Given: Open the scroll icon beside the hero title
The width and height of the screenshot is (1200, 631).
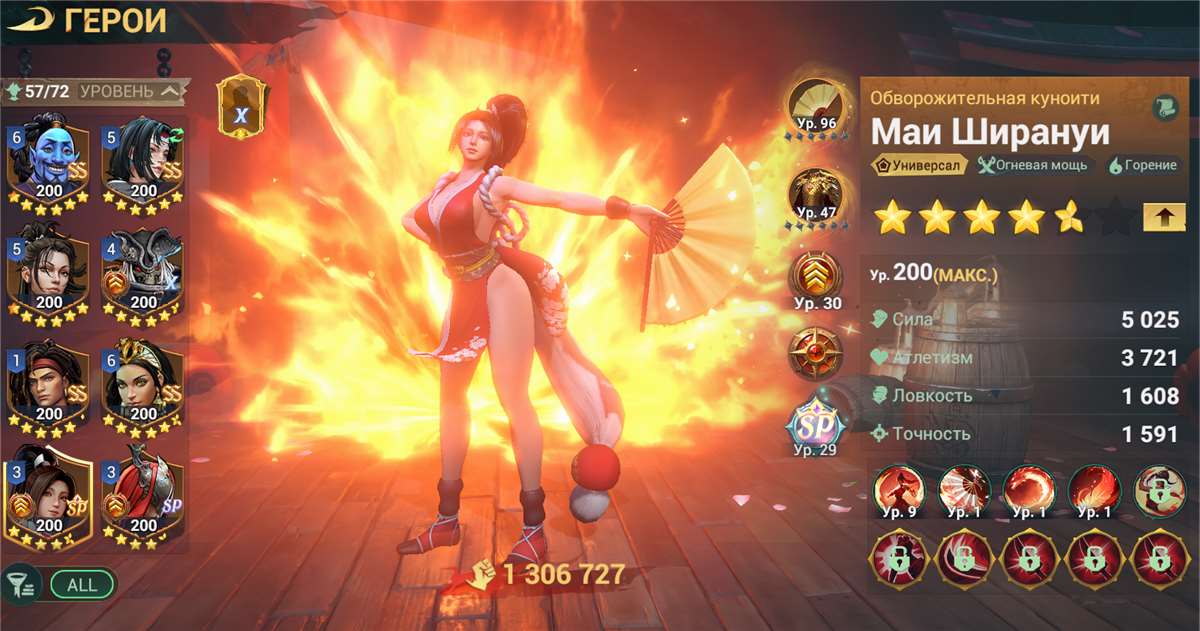Looking at the screenshot, I should tap(1163, 109).
